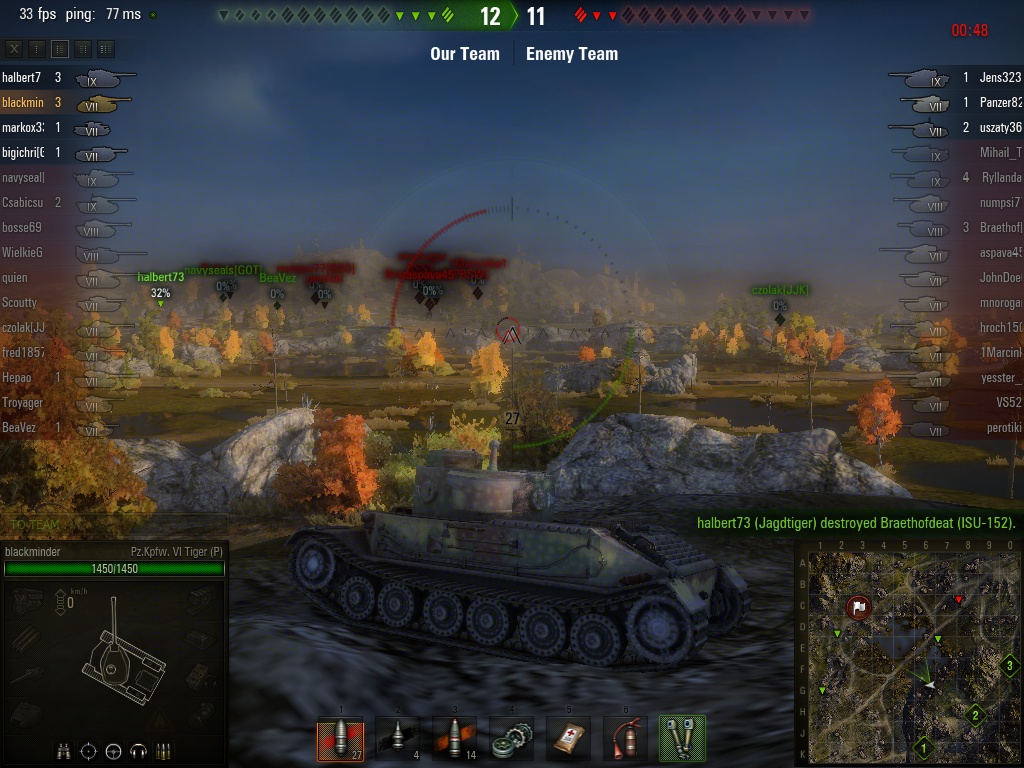Select the armor-piercing shell with 27 rounds
Image resolution: width=1024 pixels, height=768 pixels.
coord(339,740)
